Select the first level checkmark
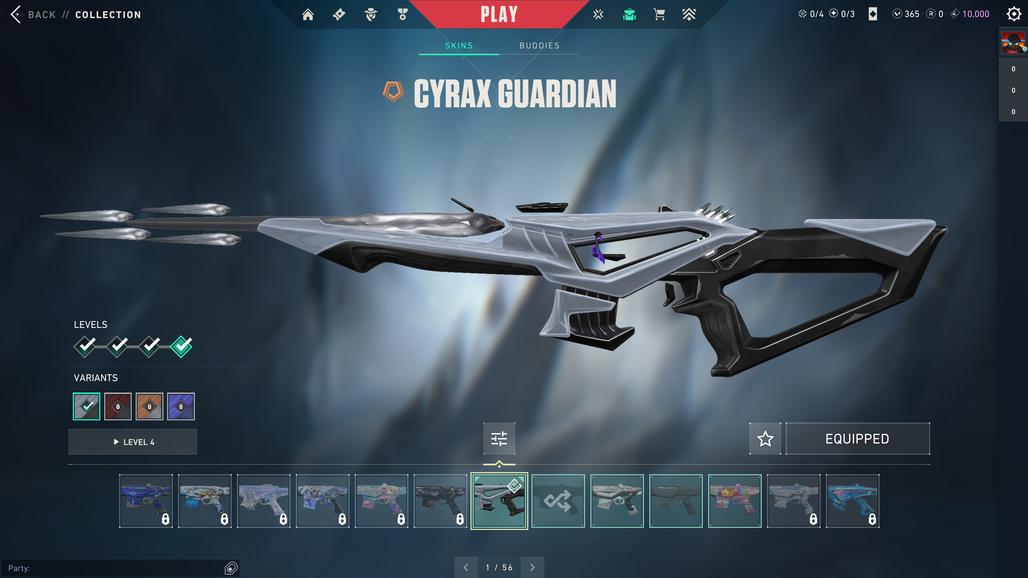This screenshot has height=578, width=1028. point(87,346)
